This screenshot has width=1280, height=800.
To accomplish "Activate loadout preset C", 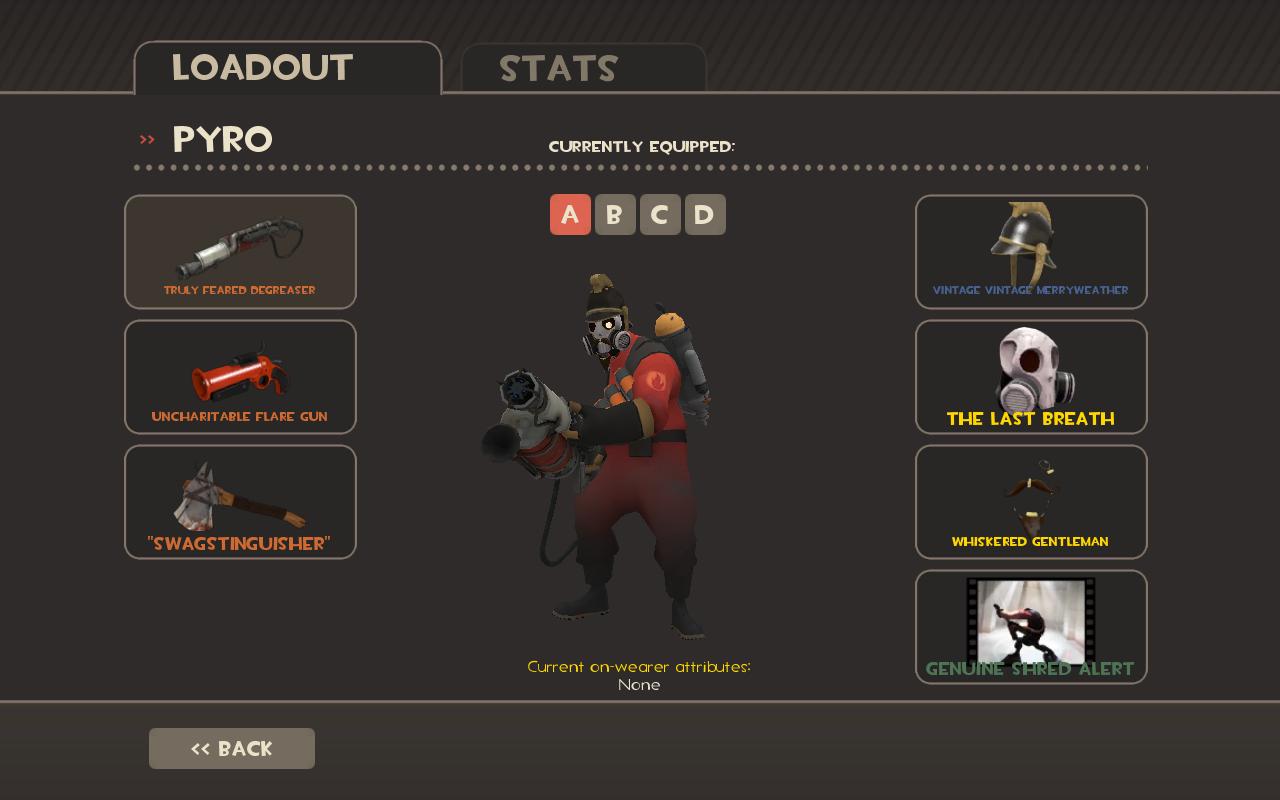I will coord(660,214).
